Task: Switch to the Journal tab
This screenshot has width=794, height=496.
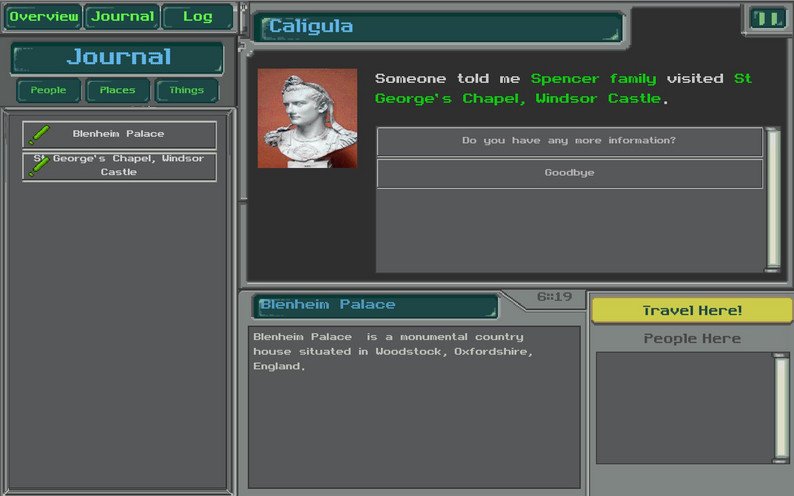Action: coord(123,17)
